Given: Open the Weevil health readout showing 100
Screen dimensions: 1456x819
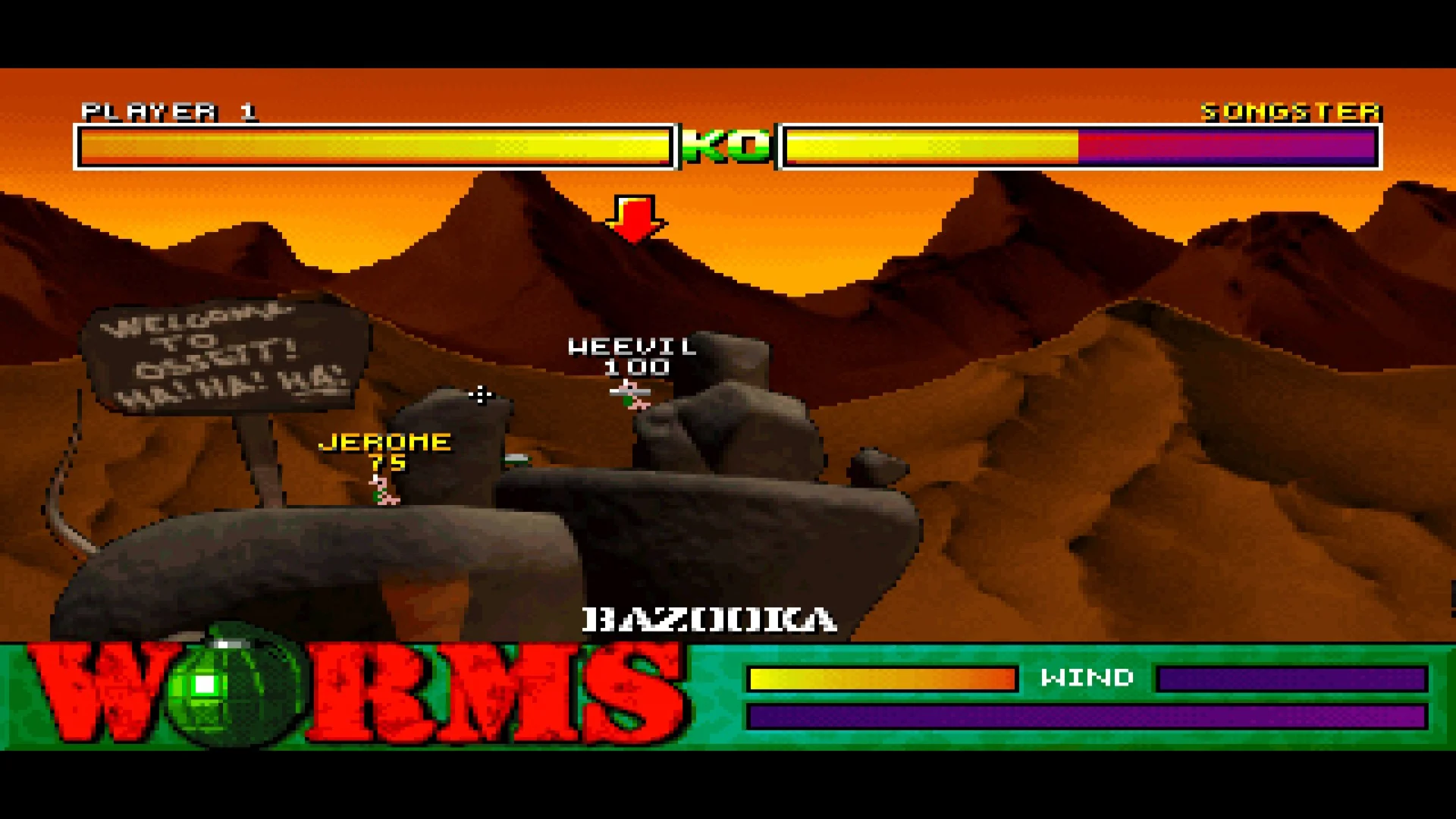Looking at the screenshot, I should (x=635, y=369).
